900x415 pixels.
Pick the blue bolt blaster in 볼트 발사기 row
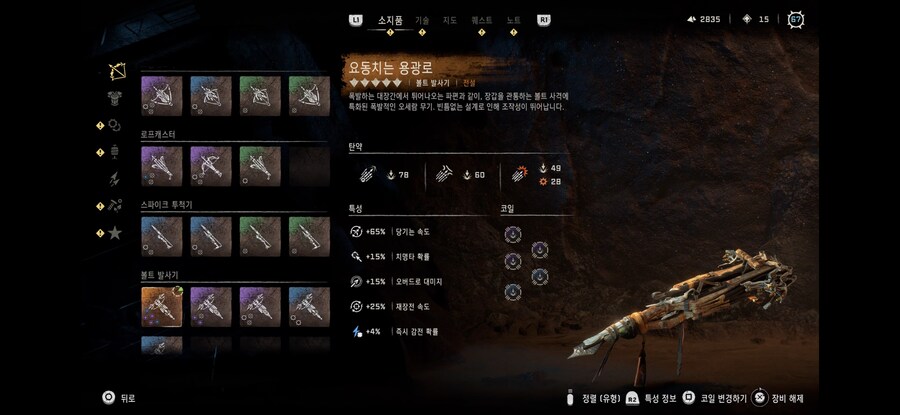pos(308,307)
